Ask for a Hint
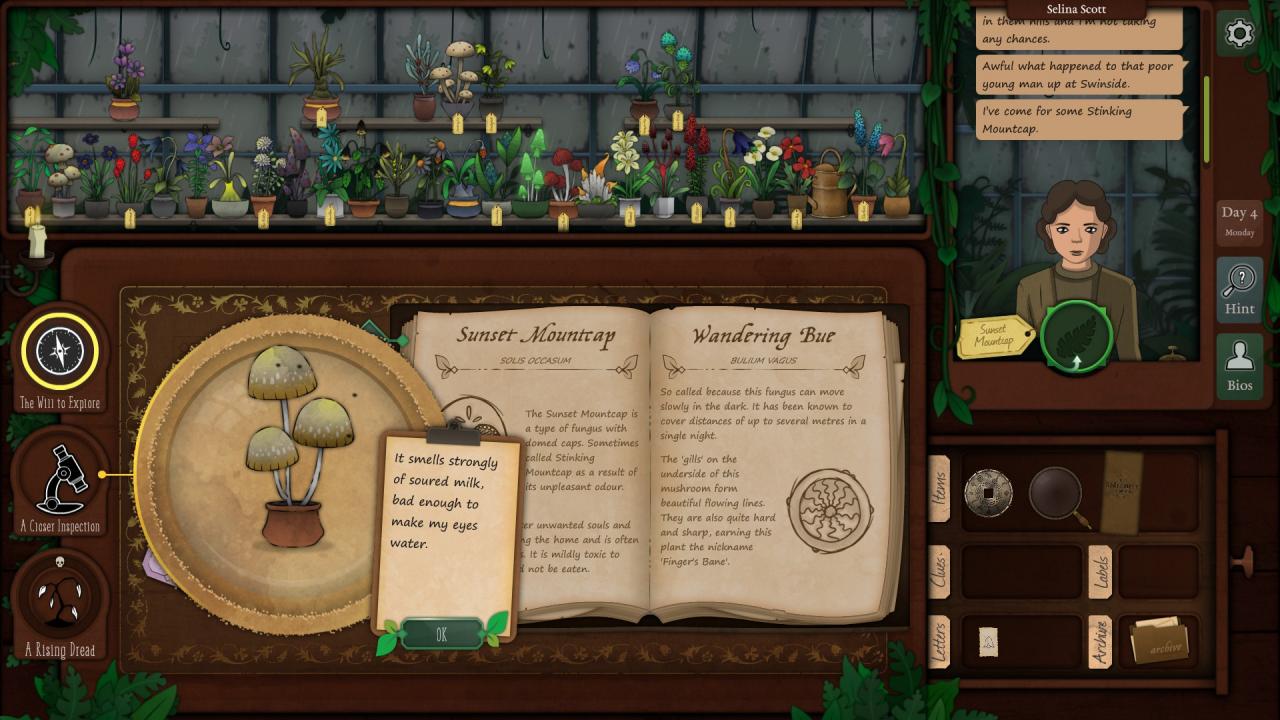 click(1239, 290)
